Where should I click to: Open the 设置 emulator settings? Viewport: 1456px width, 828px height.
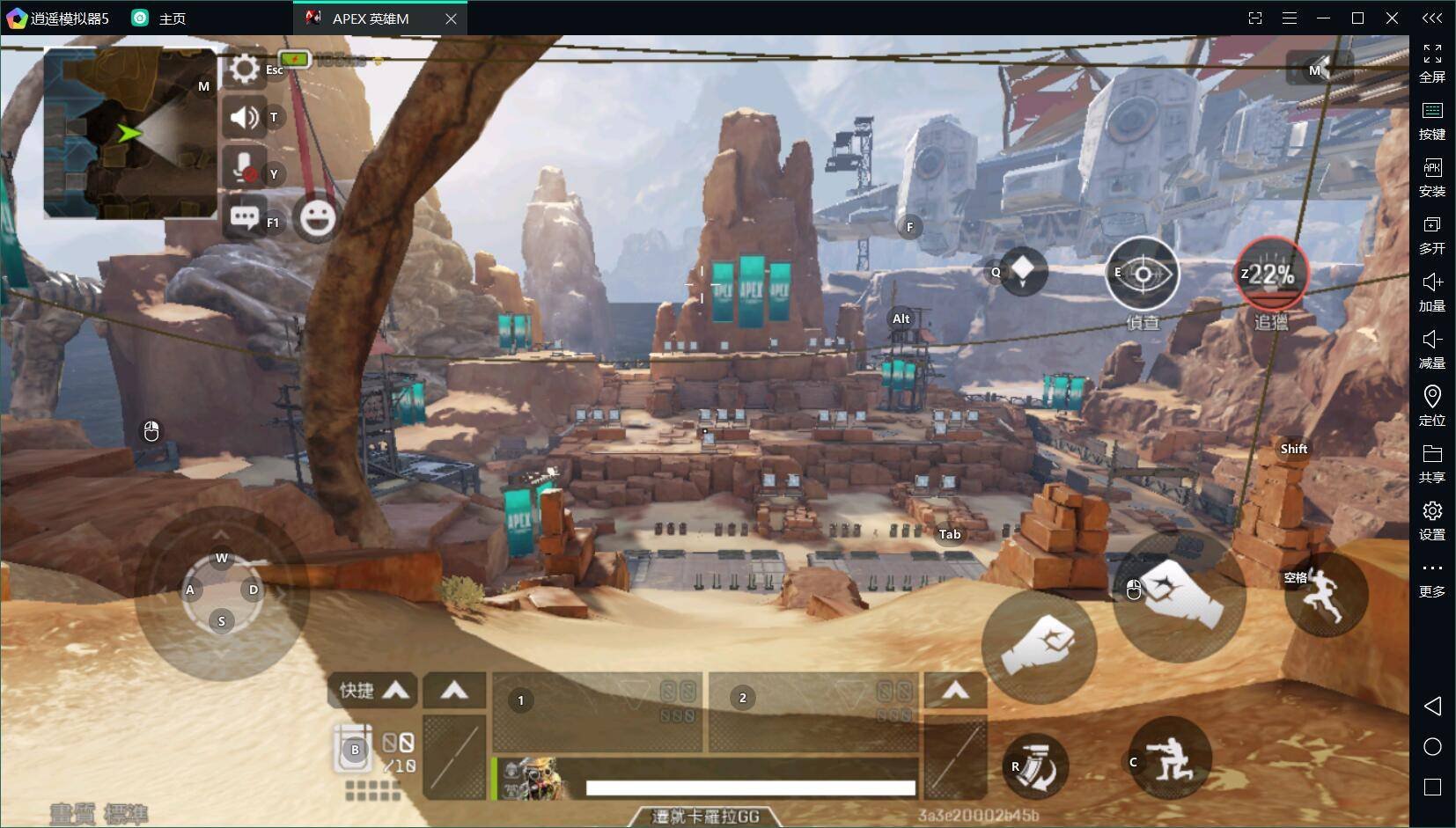[1432, 519]
